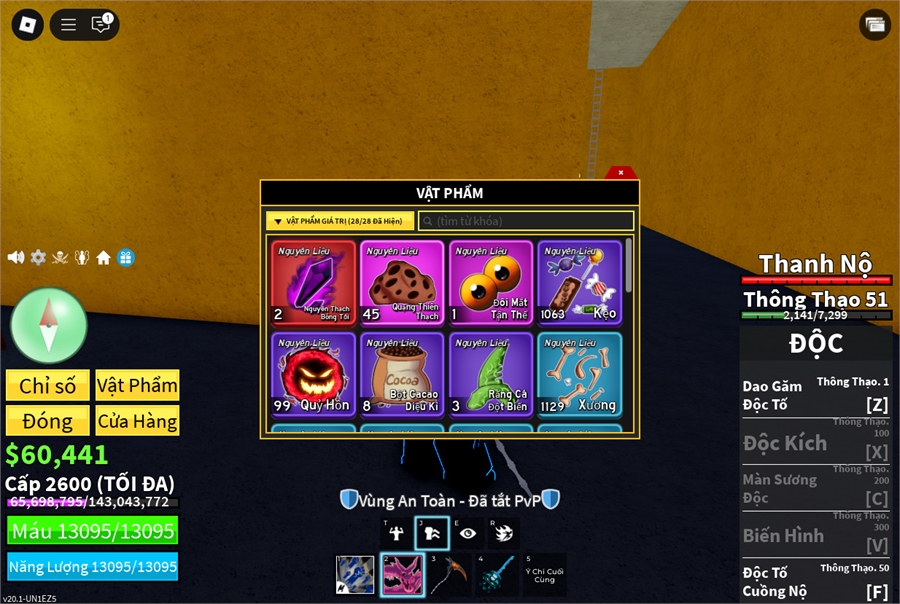Select the Răng Cá Đột Biến item
This screenshot has height=604, width=900.
pyautogui.click(x=491, y=375)
